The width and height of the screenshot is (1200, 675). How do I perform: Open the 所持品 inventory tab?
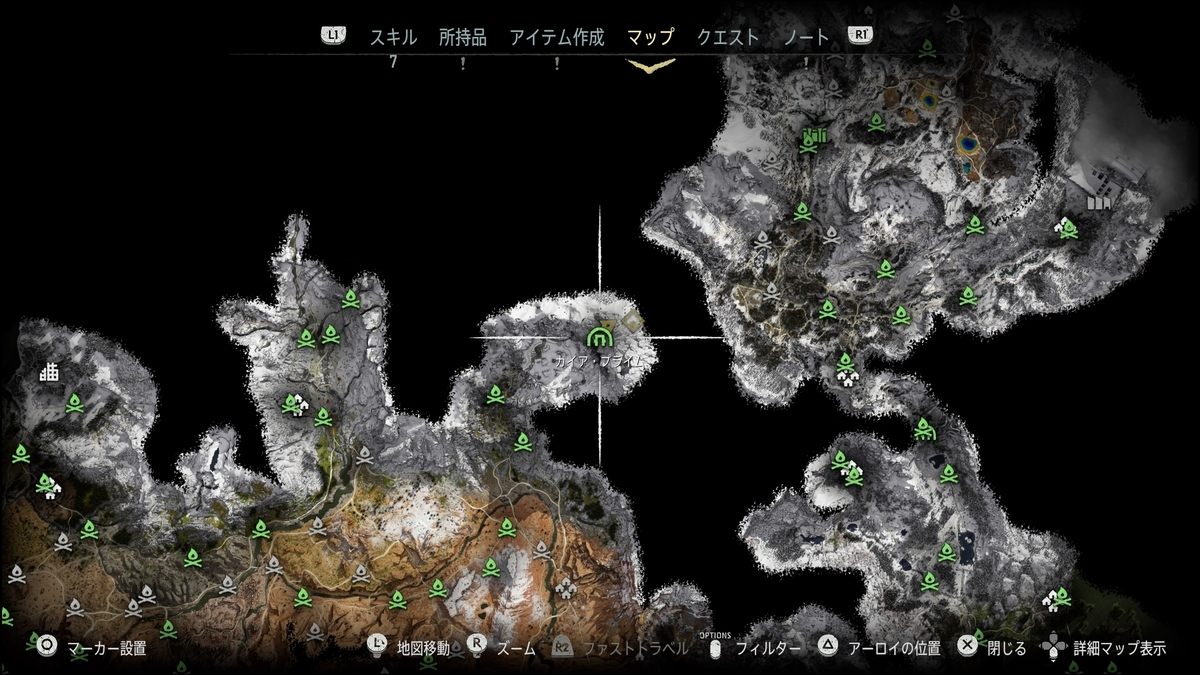(462, 38)
